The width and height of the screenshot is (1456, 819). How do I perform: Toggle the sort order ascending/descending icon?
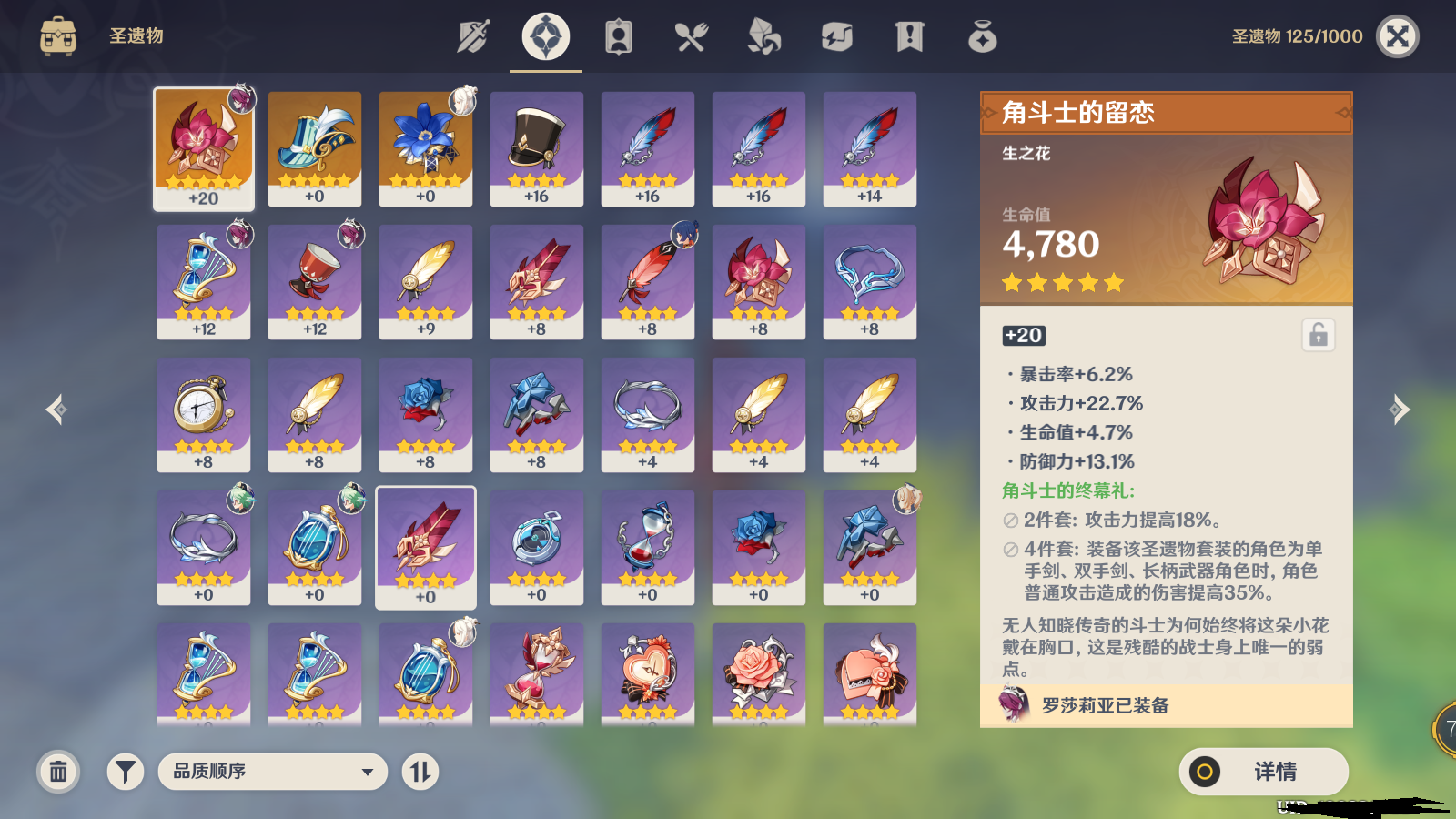[420, 771]
